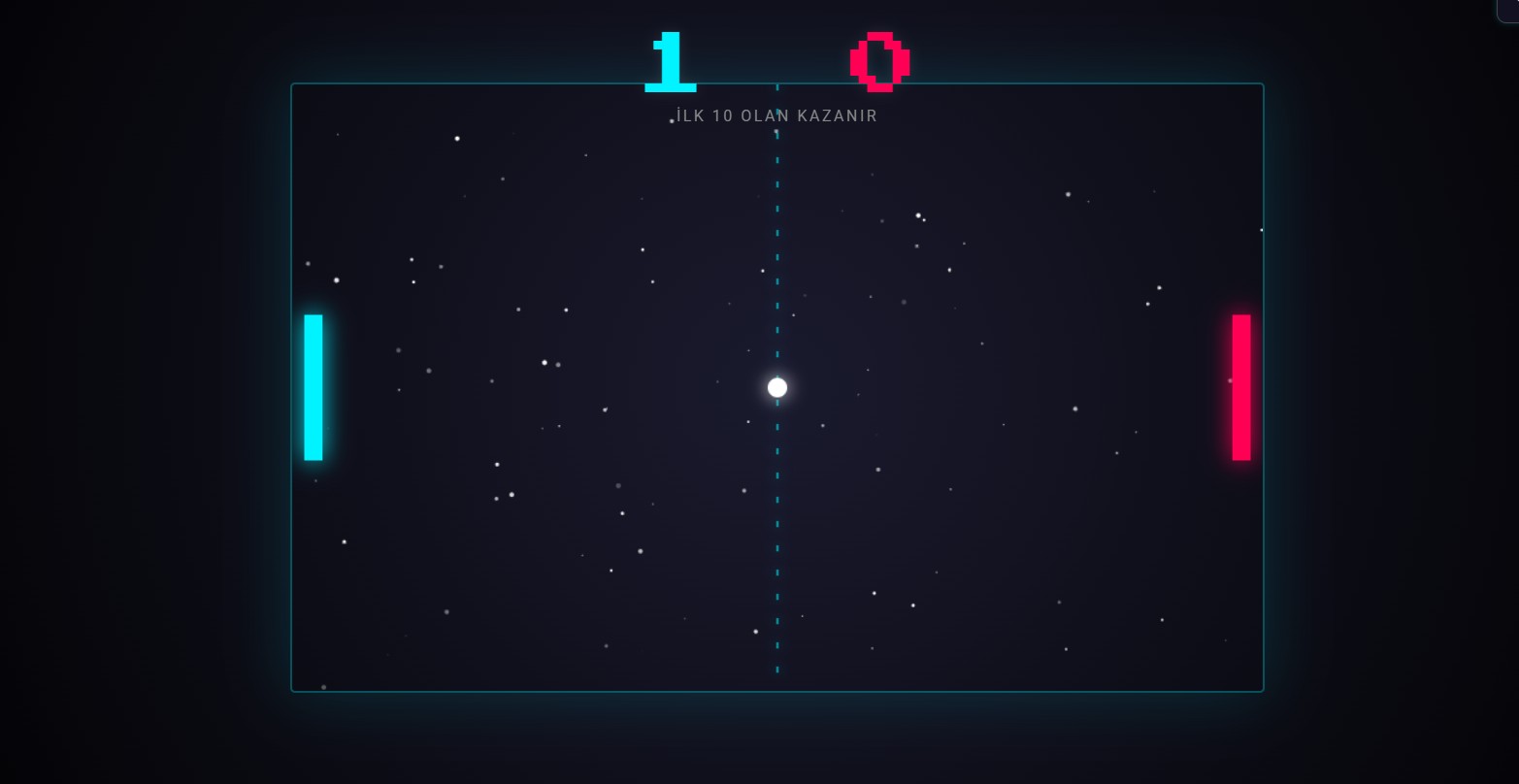Select the red score digit 0
This screenshot has height=784, width=1519.
(878, 61)
